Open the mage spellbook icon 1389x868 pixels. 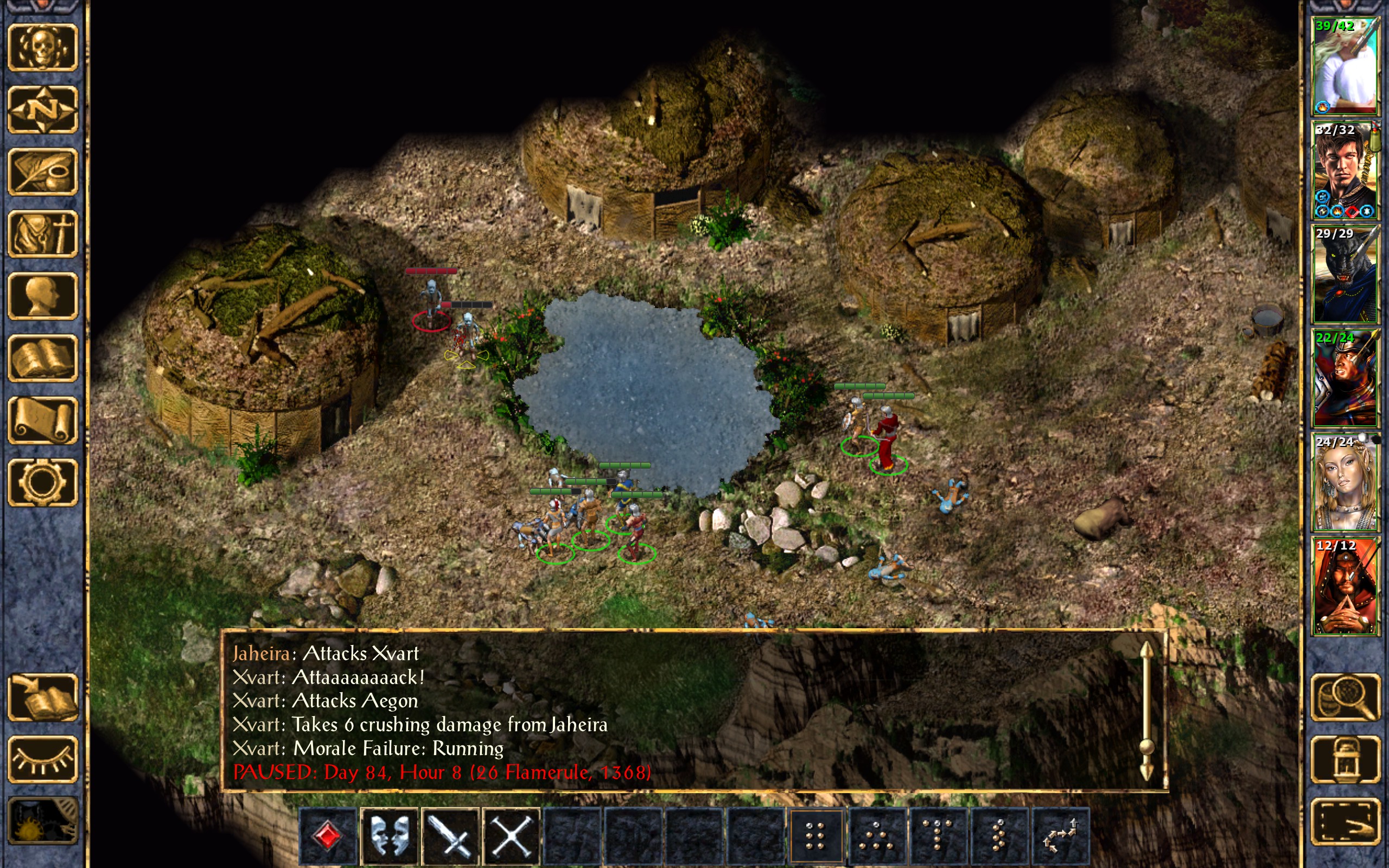click(x=42, y=358)
